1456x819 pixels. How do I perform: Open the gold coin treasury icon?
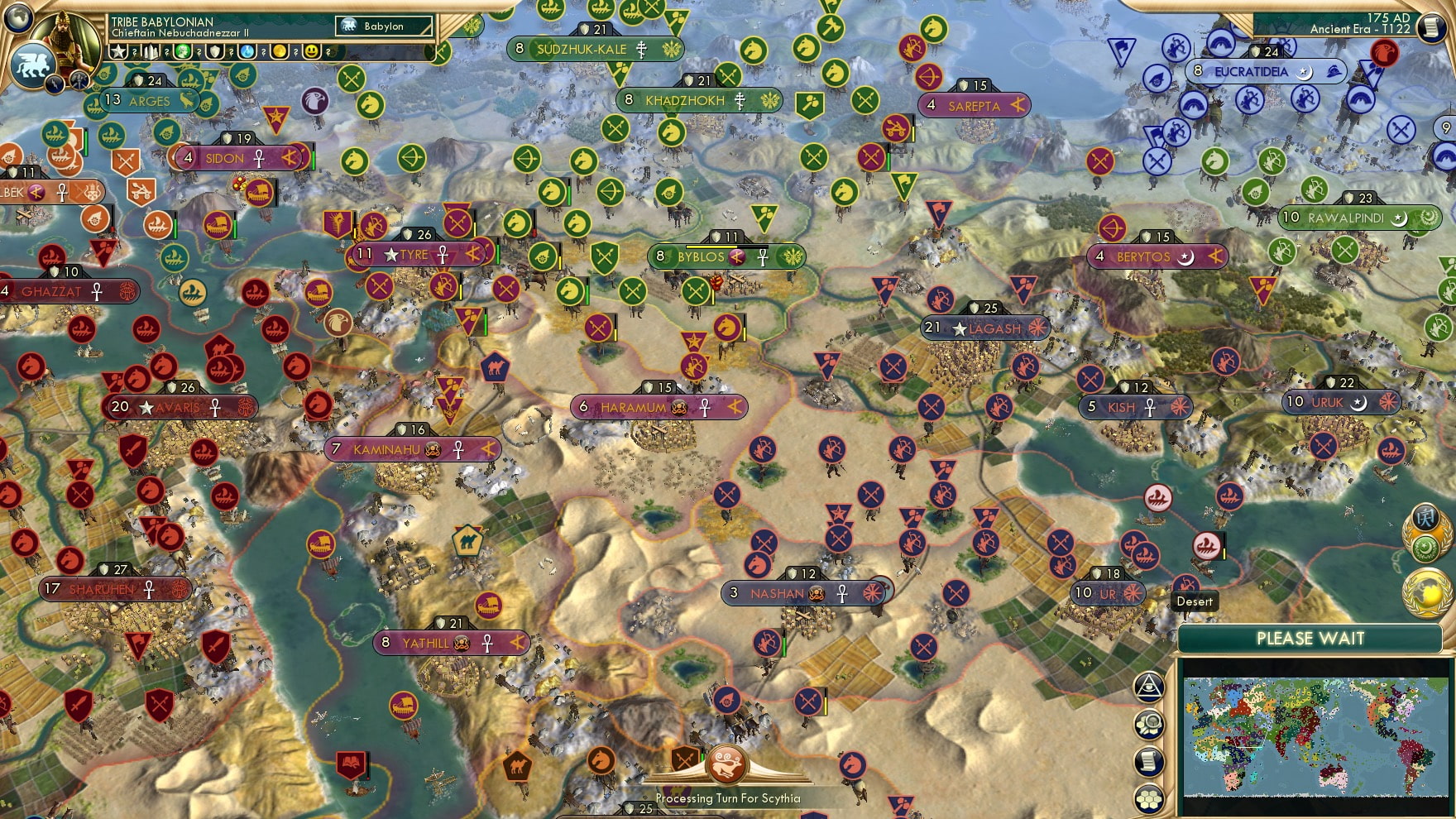coord(280,51)
